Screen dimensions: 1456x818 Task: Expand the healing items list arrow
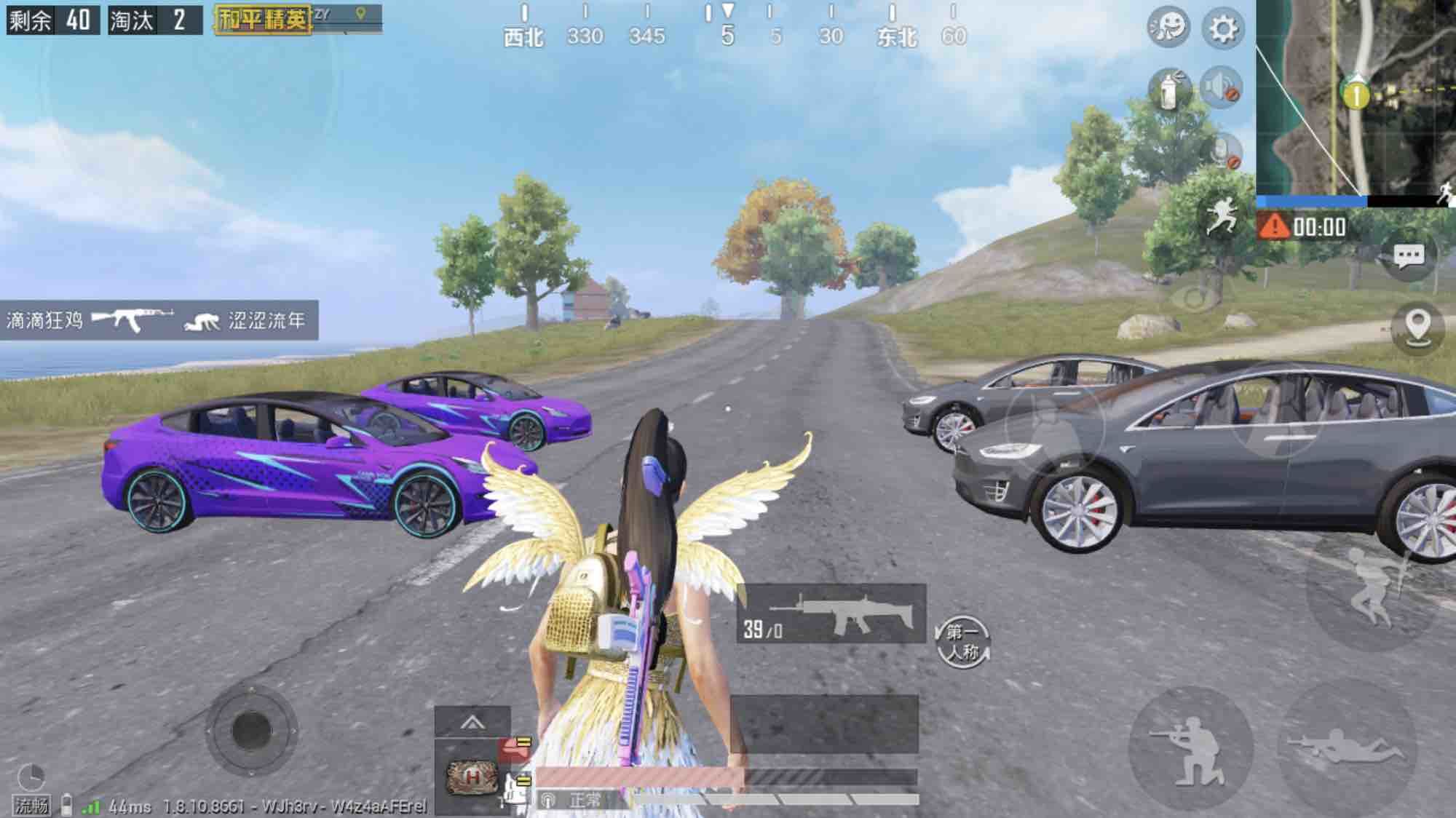(472, 723)
